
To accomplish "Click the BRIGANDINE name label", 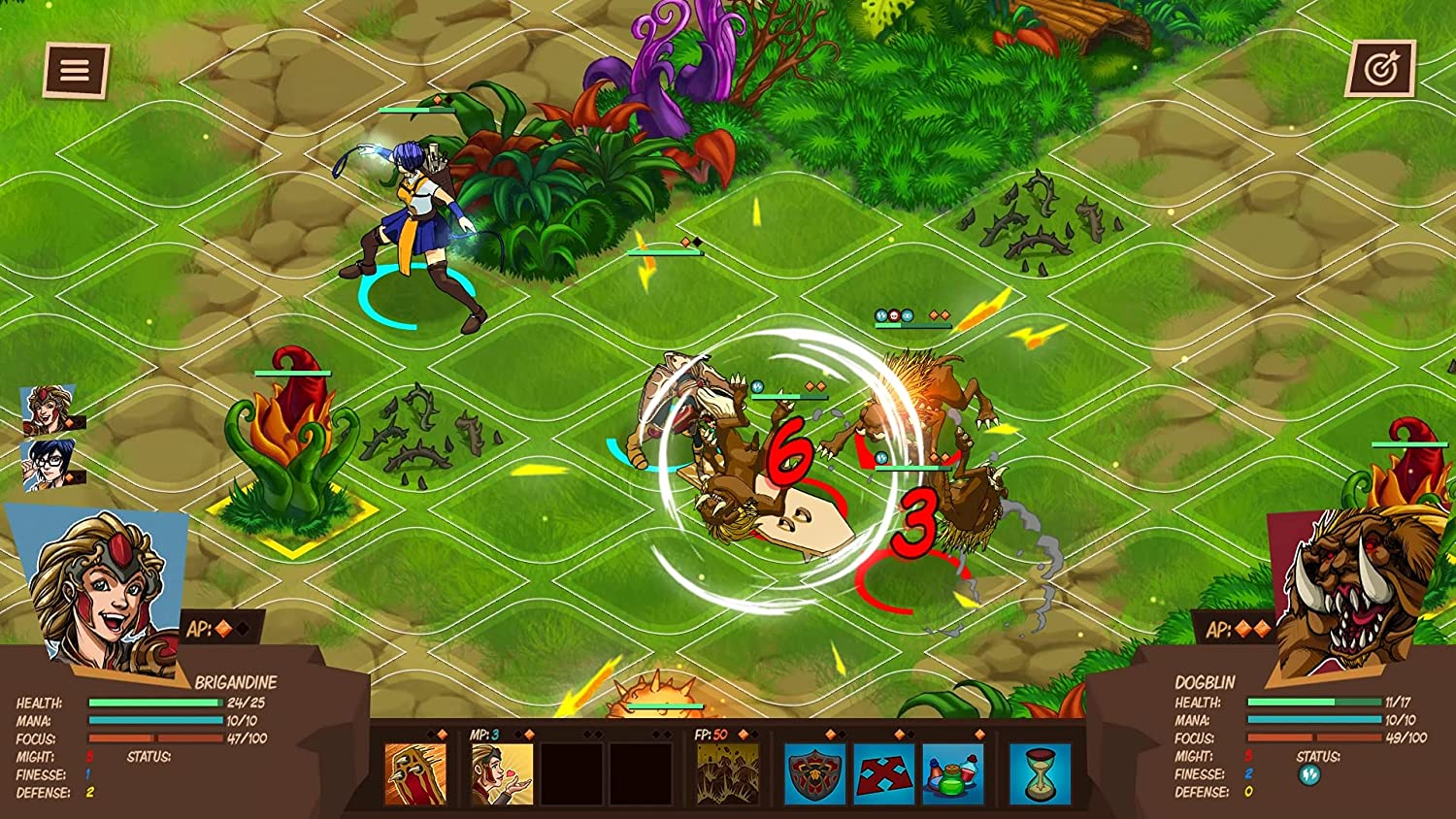I will [x=235, y=682].
